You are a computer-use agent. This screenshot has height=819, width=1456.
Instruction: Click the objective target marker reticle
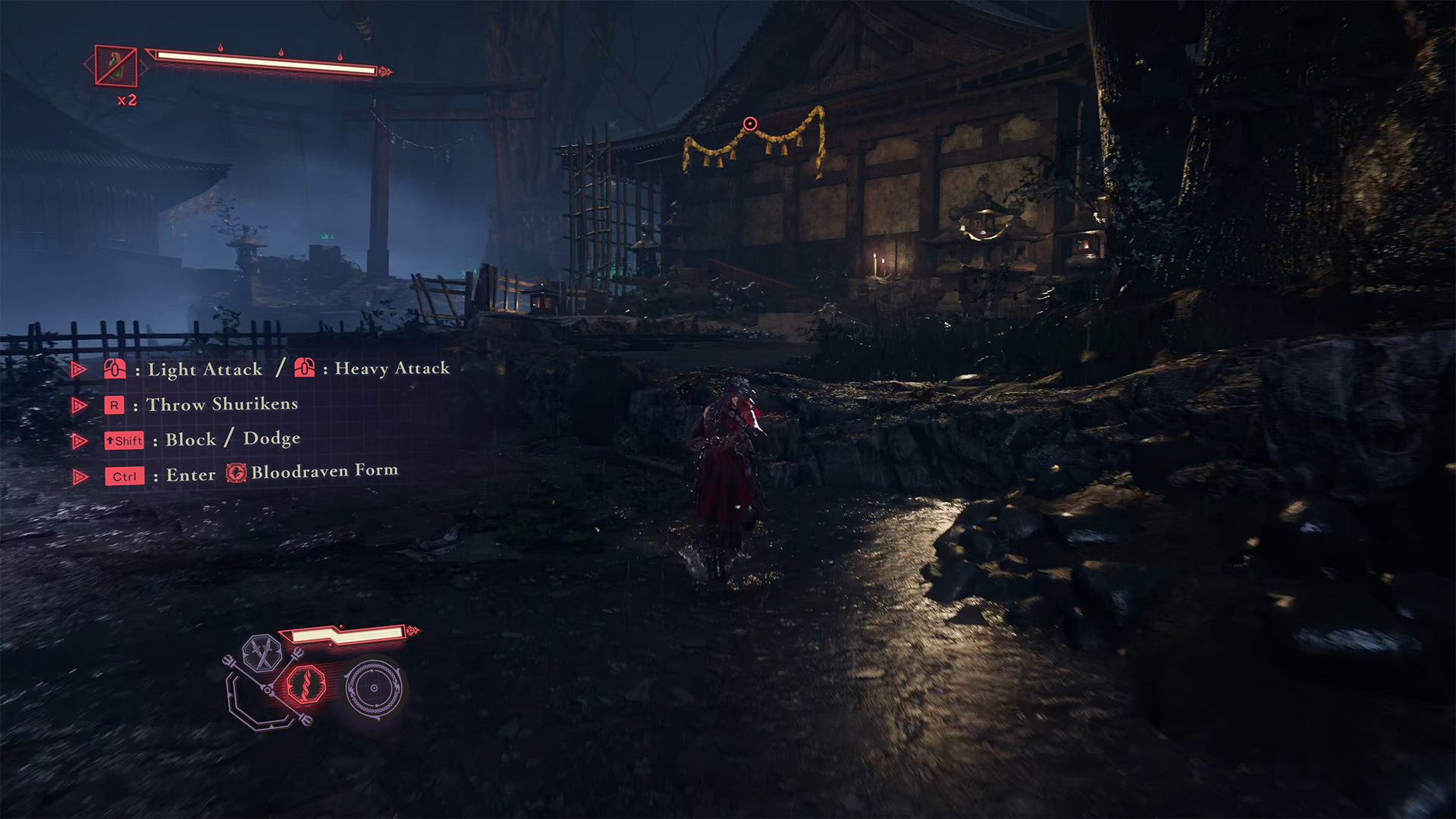[x=750, y=124]
